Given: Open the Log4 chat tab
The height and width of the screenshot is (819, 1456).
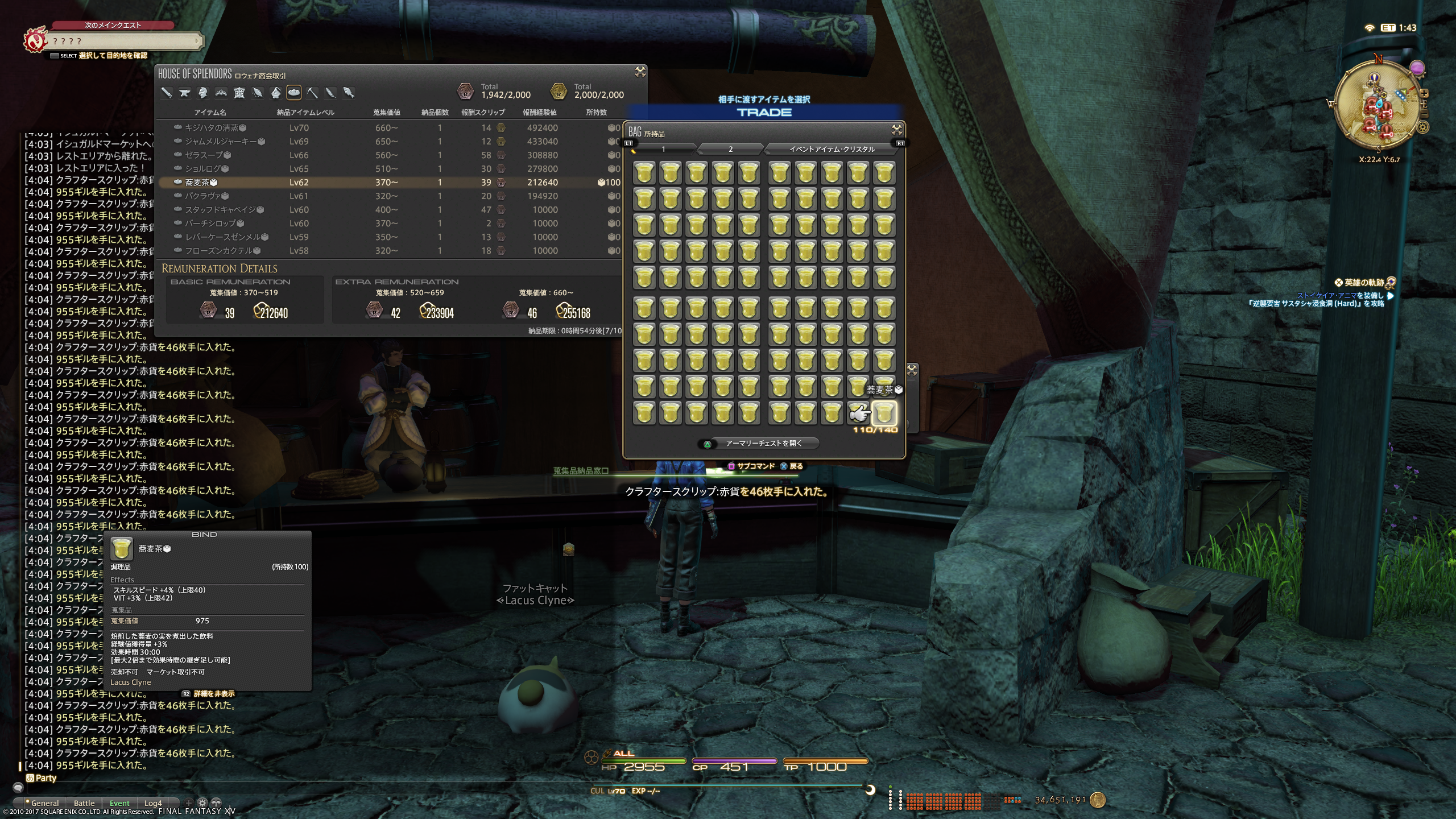Looking at the screenshot, I should pyautogui.click(x=153, y=803).
